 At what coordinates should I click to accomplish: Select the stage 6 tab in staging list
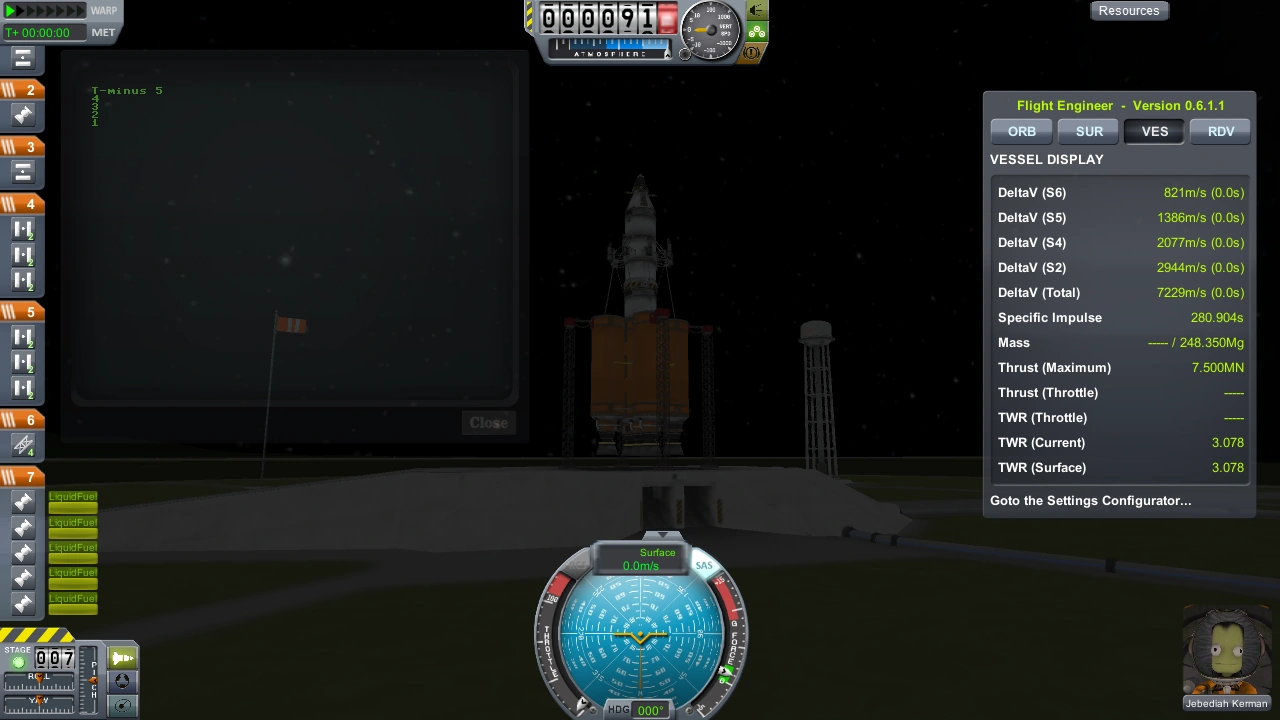[x=22, y=420]
